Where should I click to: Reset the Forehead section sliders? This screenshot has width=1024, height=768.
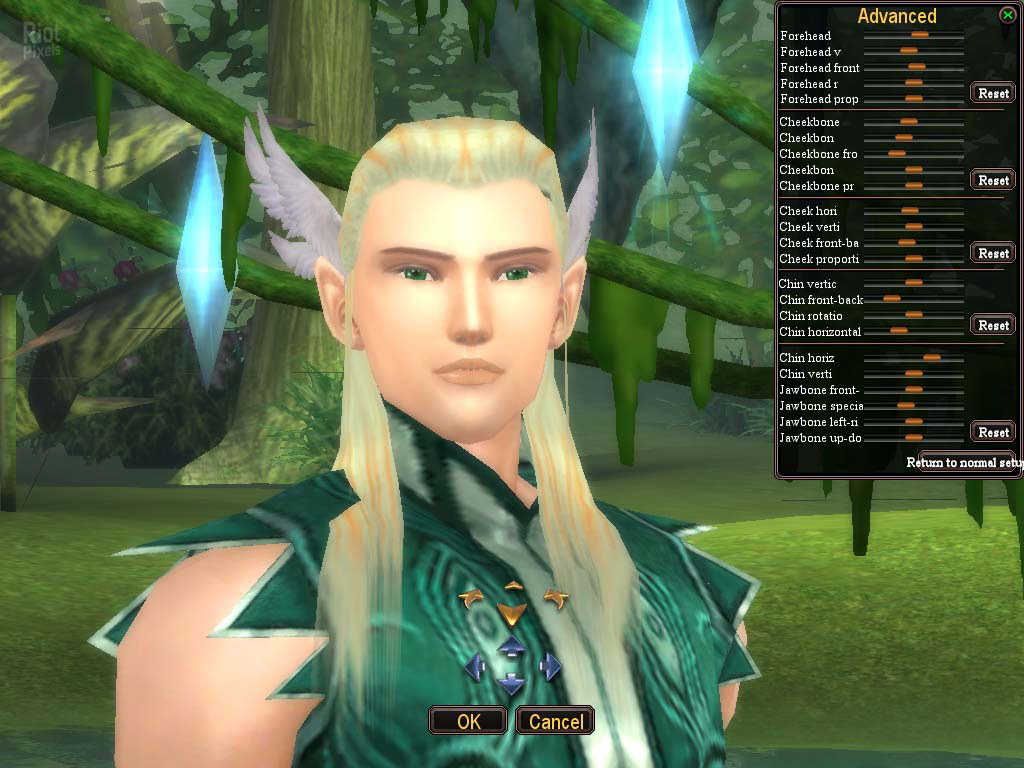pos(993,93)
